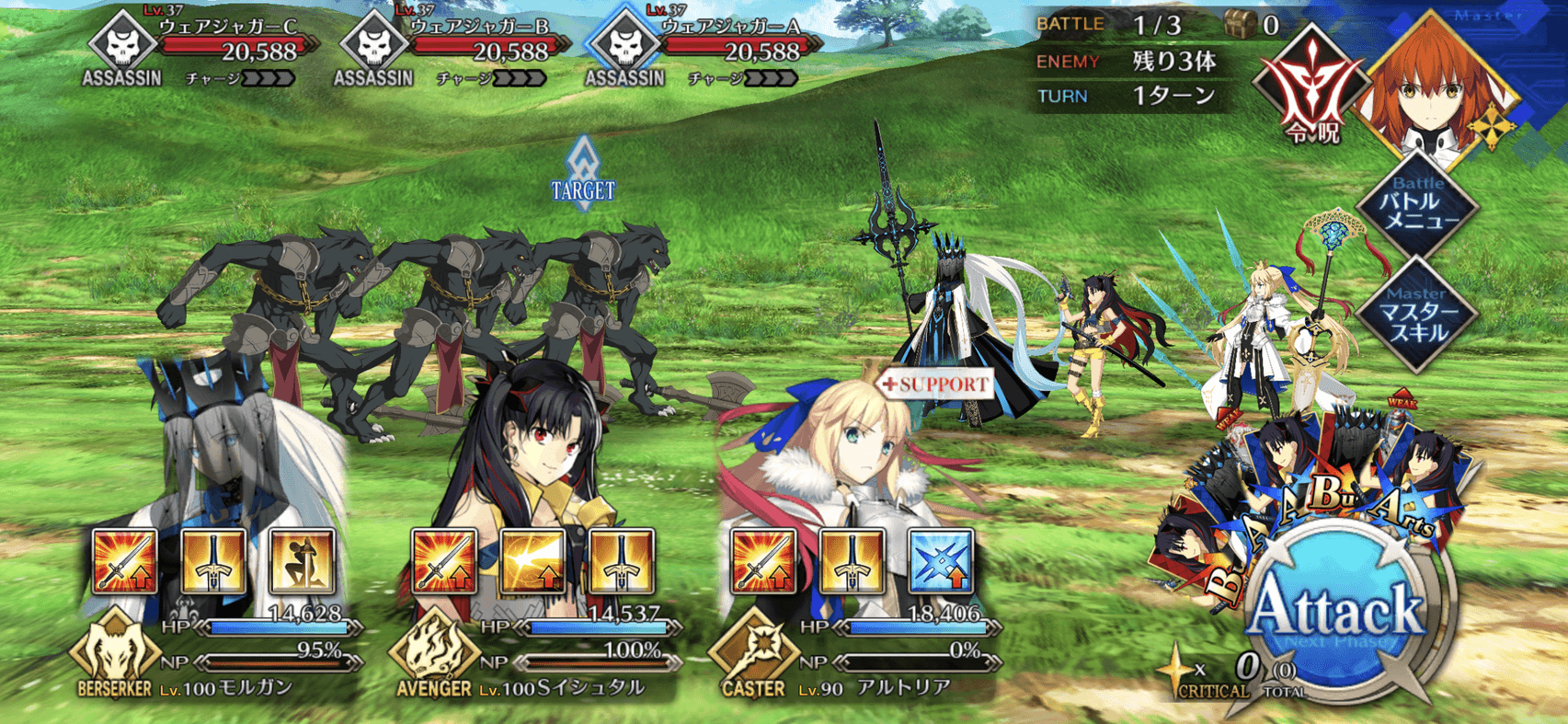Screen dimensions: 1568x724
Task: Activate S Ishtar's golden sword skill
Action: [x=621, y=561]
